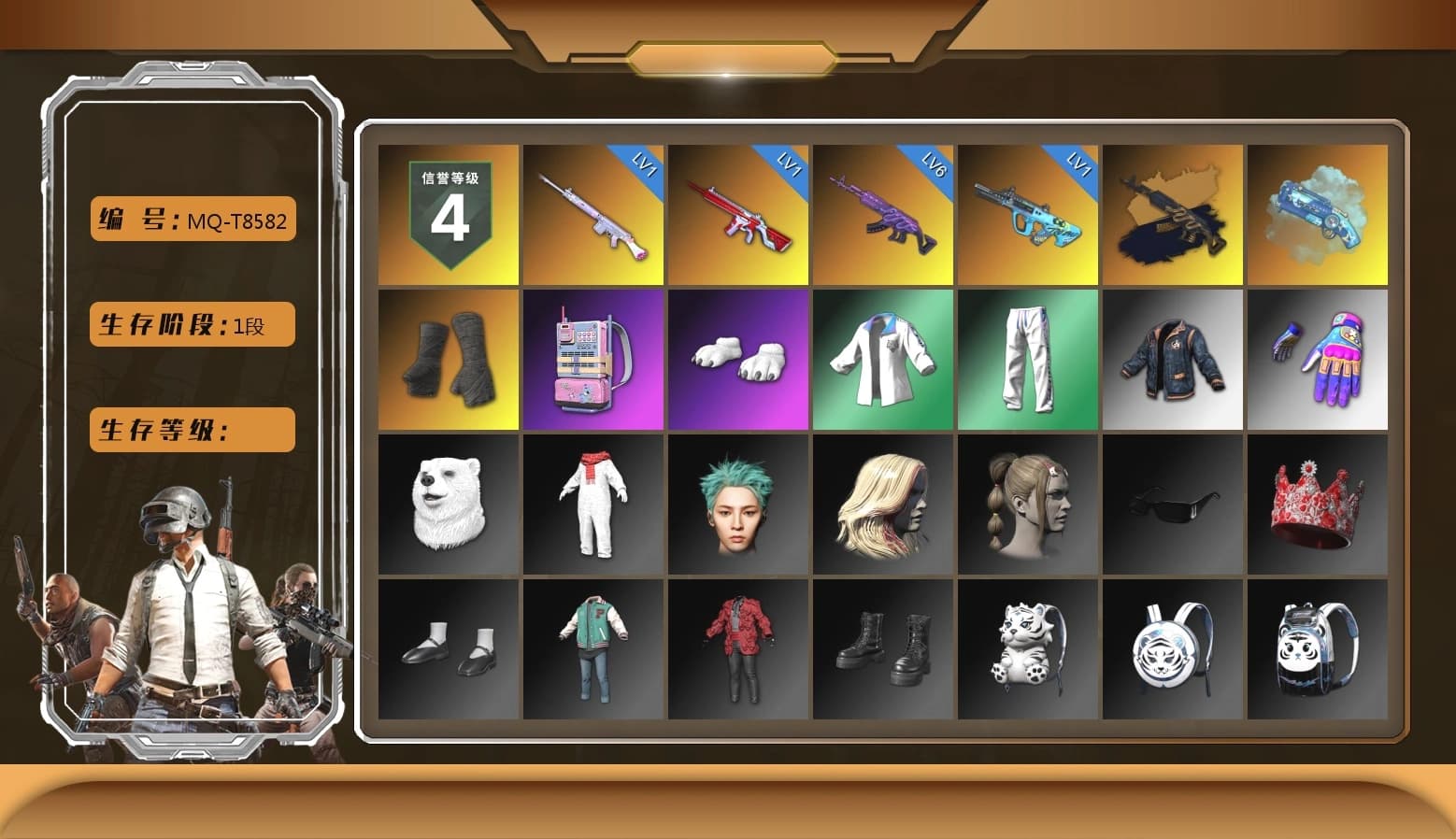Click the polar bear head mask
The width and height of the screenshot is (1456, 839).
pos(447,505)
